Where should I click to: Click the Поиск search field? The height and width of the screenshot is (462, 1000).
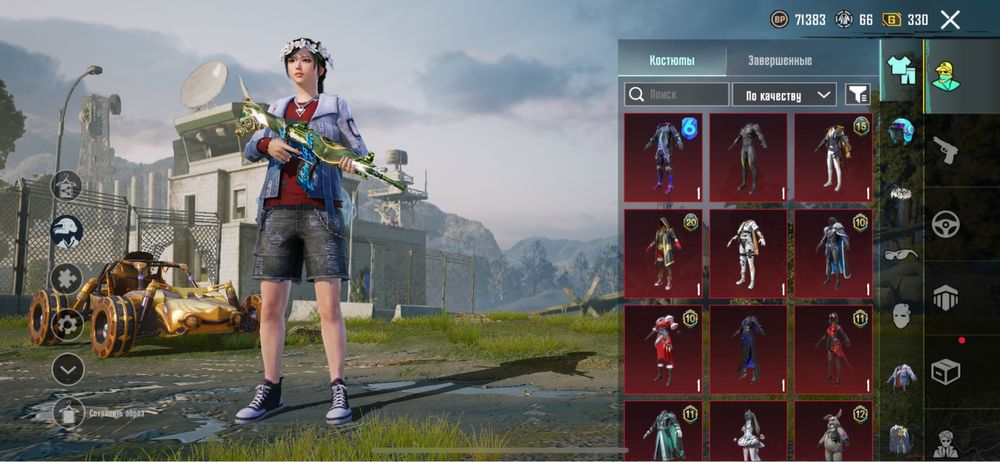tap(677, 94)
